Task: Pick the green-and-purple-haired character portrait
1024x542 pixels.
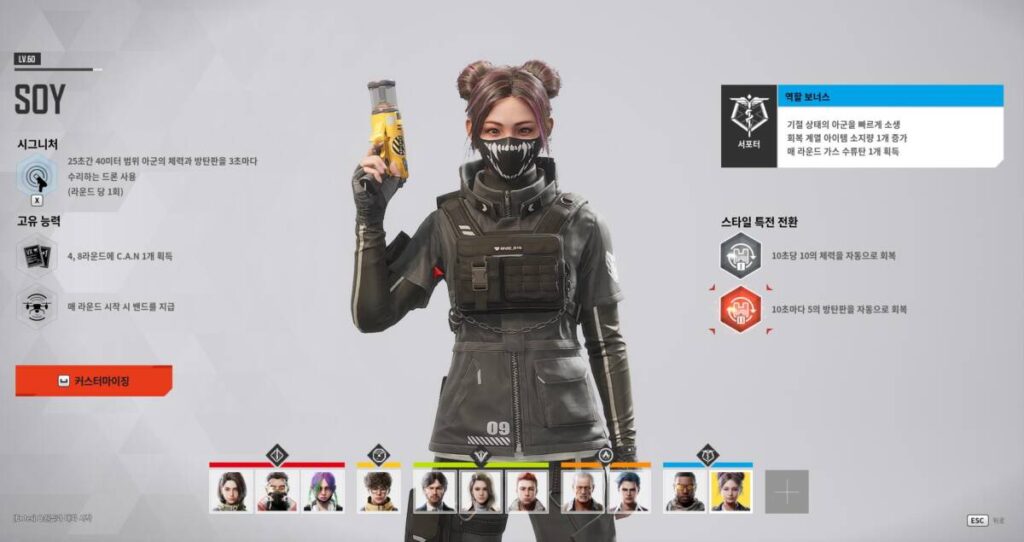Action: (x=322, y=491)
